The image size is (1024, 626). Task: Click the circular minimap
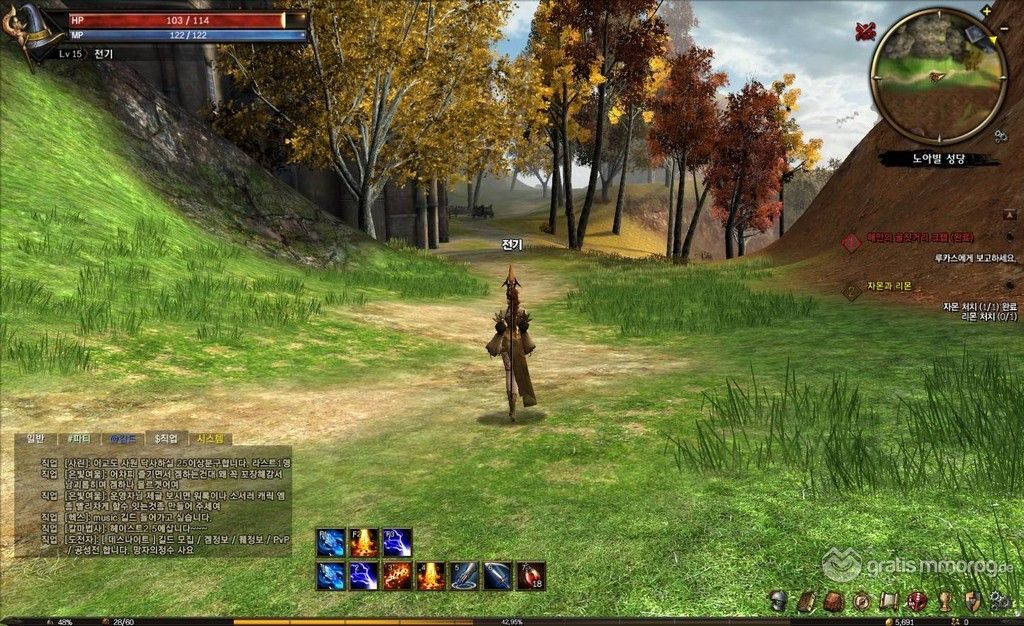coord(937,76)
